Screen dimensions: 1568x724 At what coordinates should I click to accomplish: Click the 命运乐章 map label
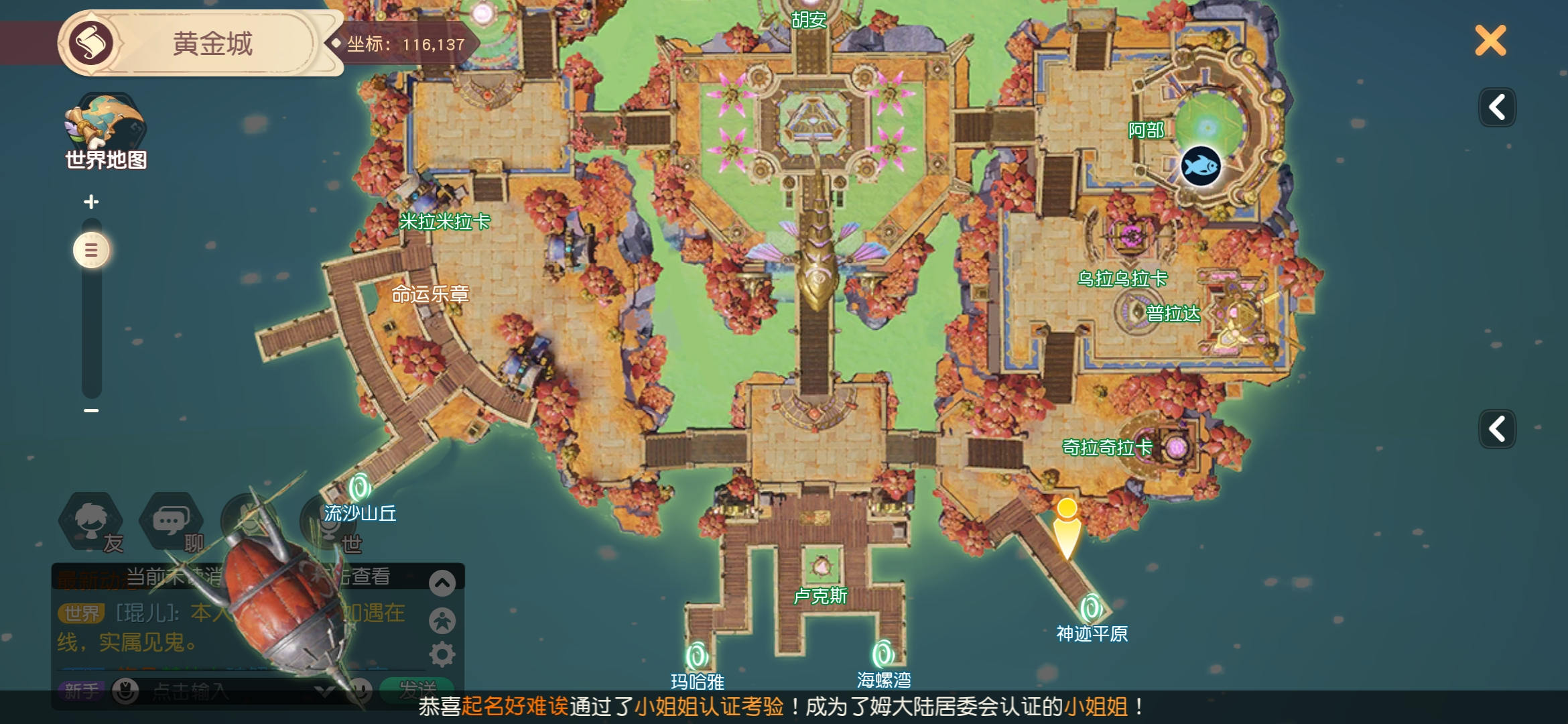point(430,294)
